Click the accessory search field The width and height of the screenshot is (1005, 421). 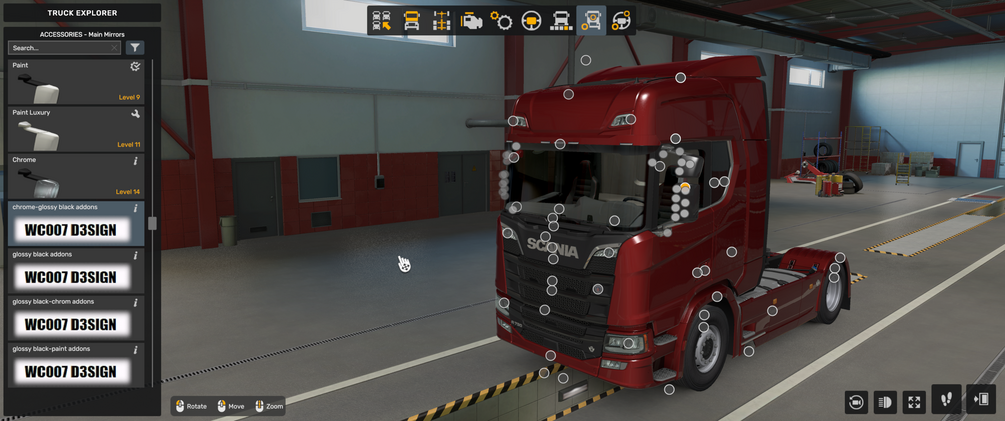[62, 48]
